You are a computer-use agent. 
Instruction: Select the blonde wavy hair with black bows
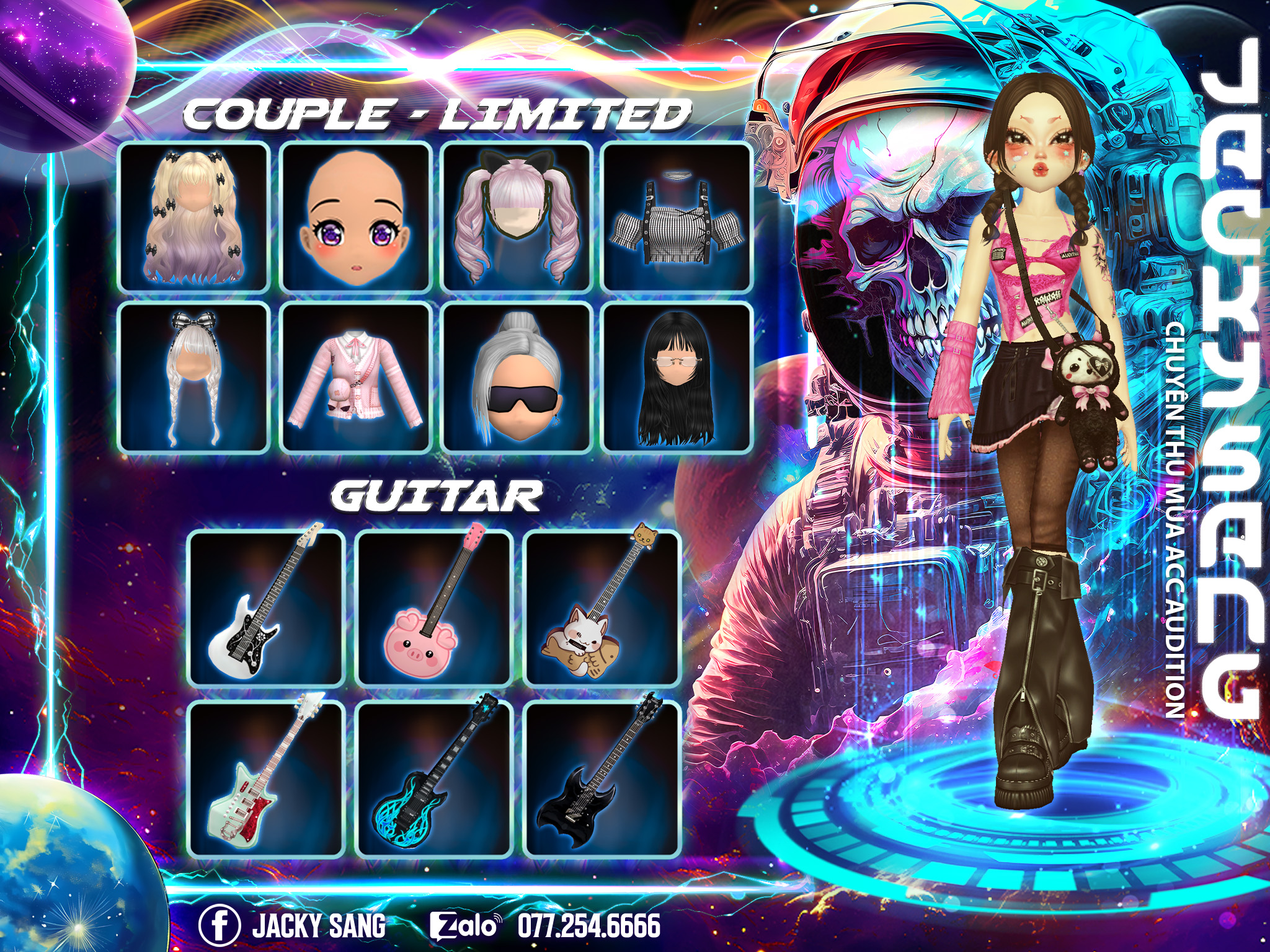click(194, 217)
